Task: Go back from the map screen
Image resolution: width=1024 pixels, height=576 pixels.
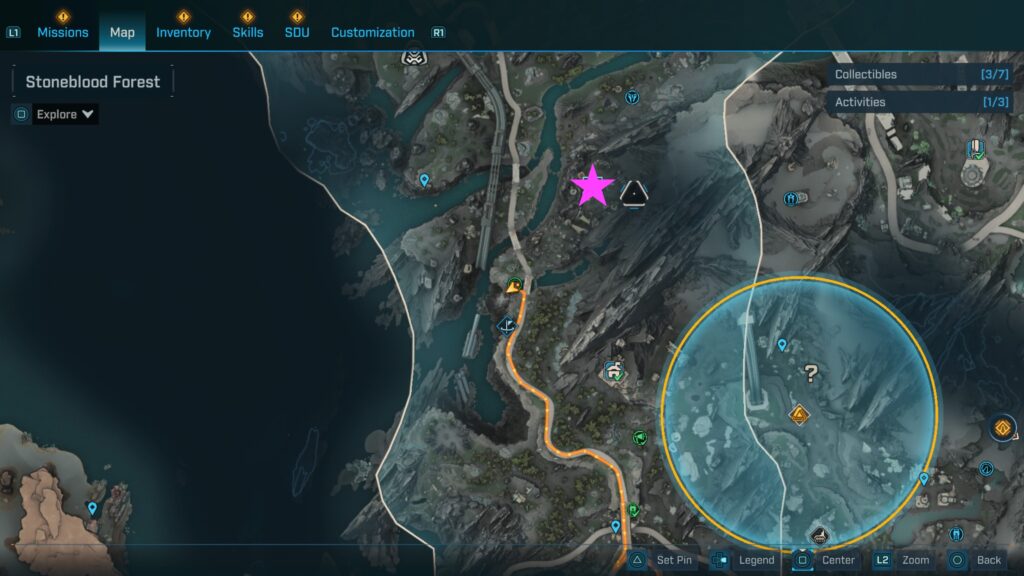Action: pos(976,560)
